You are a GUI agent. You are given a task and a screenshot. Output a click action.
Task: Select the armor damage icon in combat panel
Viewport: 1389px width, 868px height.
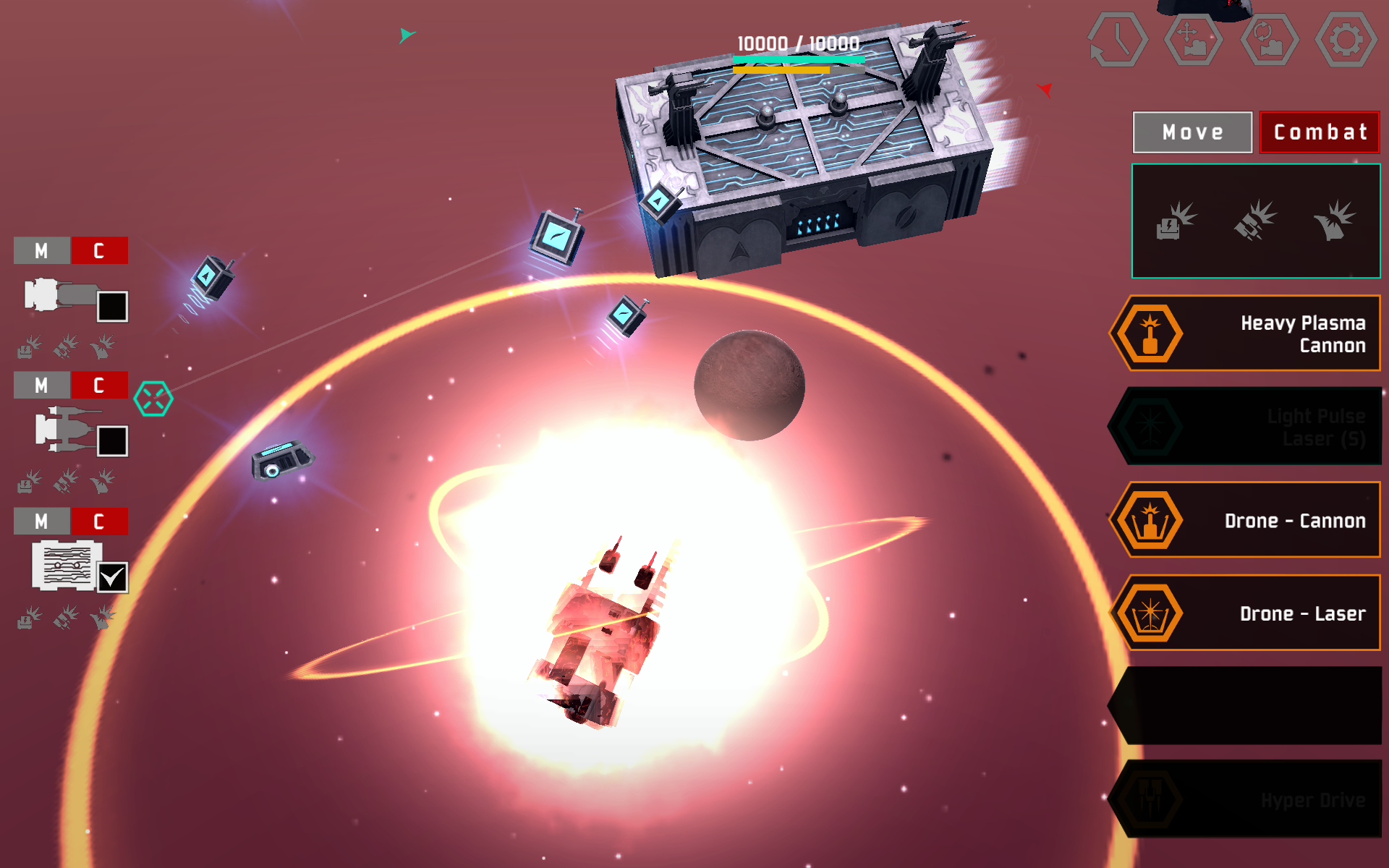[x=1257, y=221]
